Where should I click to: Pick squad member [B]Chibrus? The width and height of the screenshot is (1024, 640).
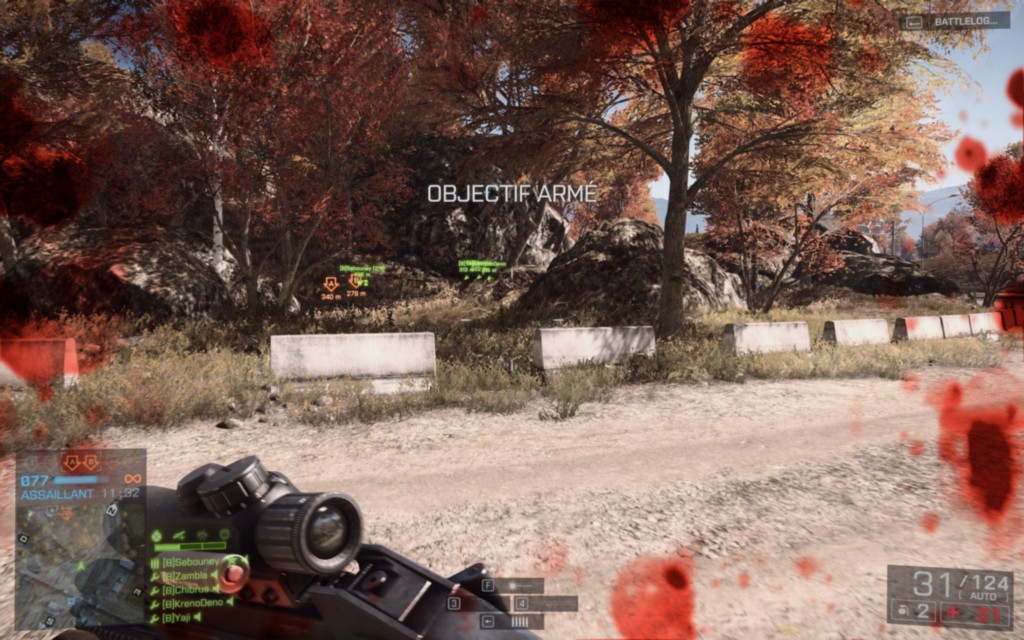click(186, 589)
